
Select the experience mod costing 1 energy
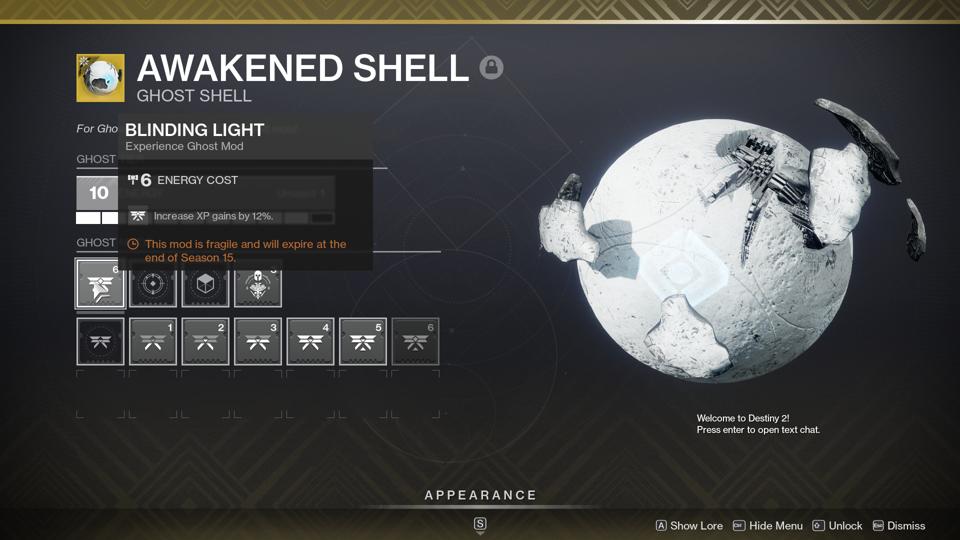click(x=153, y=342)
